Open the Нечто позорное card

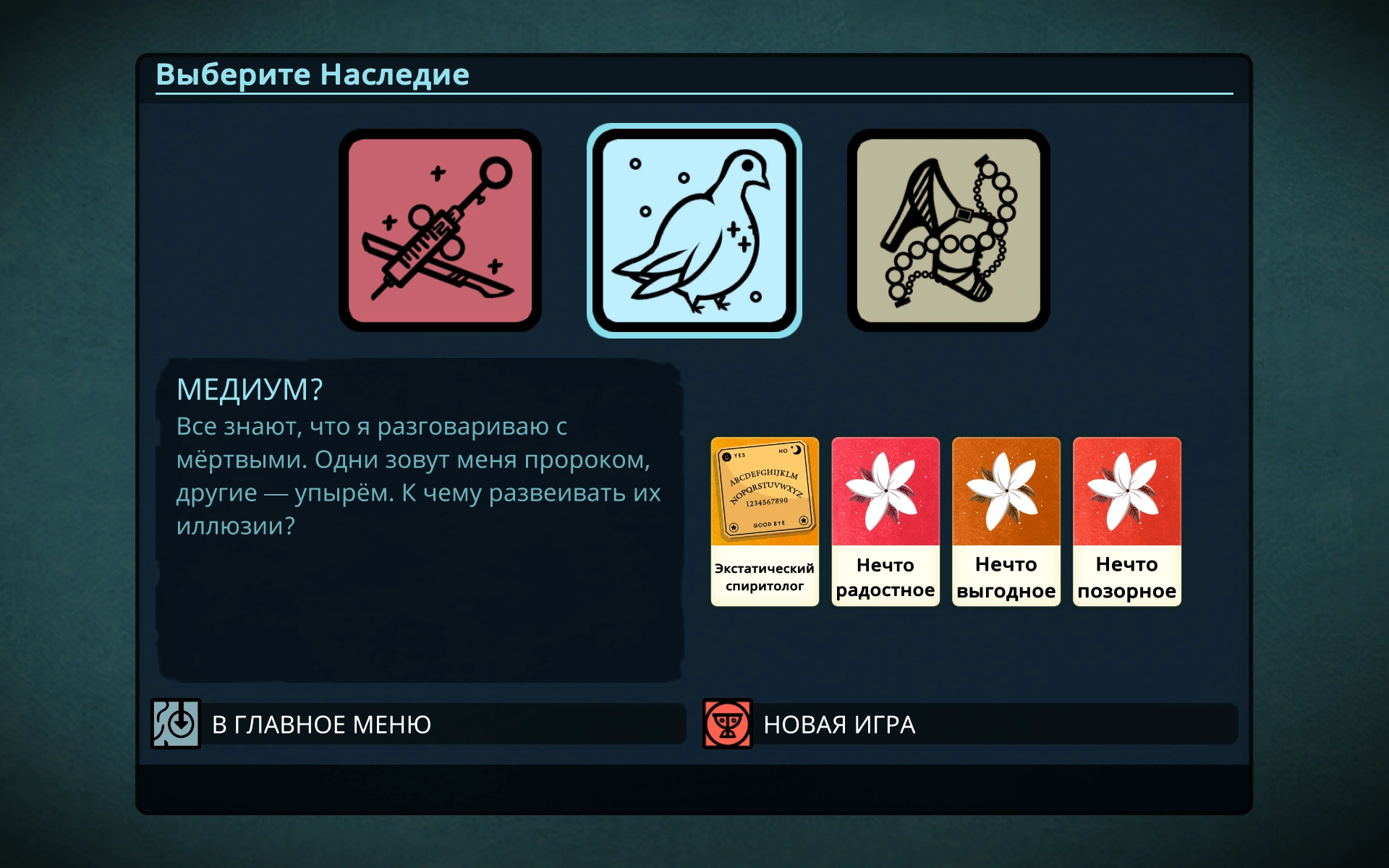coord(1127,521)
